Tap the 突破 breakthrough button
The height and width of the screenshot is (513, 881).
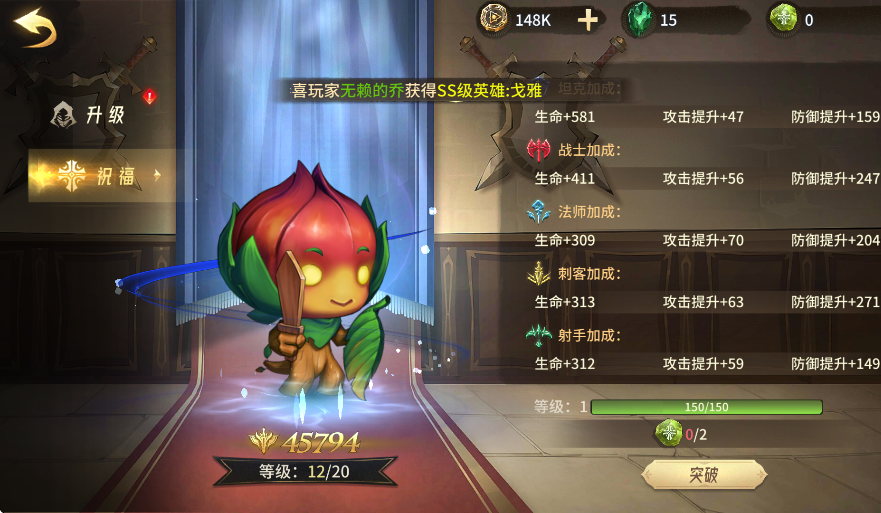click(x=703, y=475)
